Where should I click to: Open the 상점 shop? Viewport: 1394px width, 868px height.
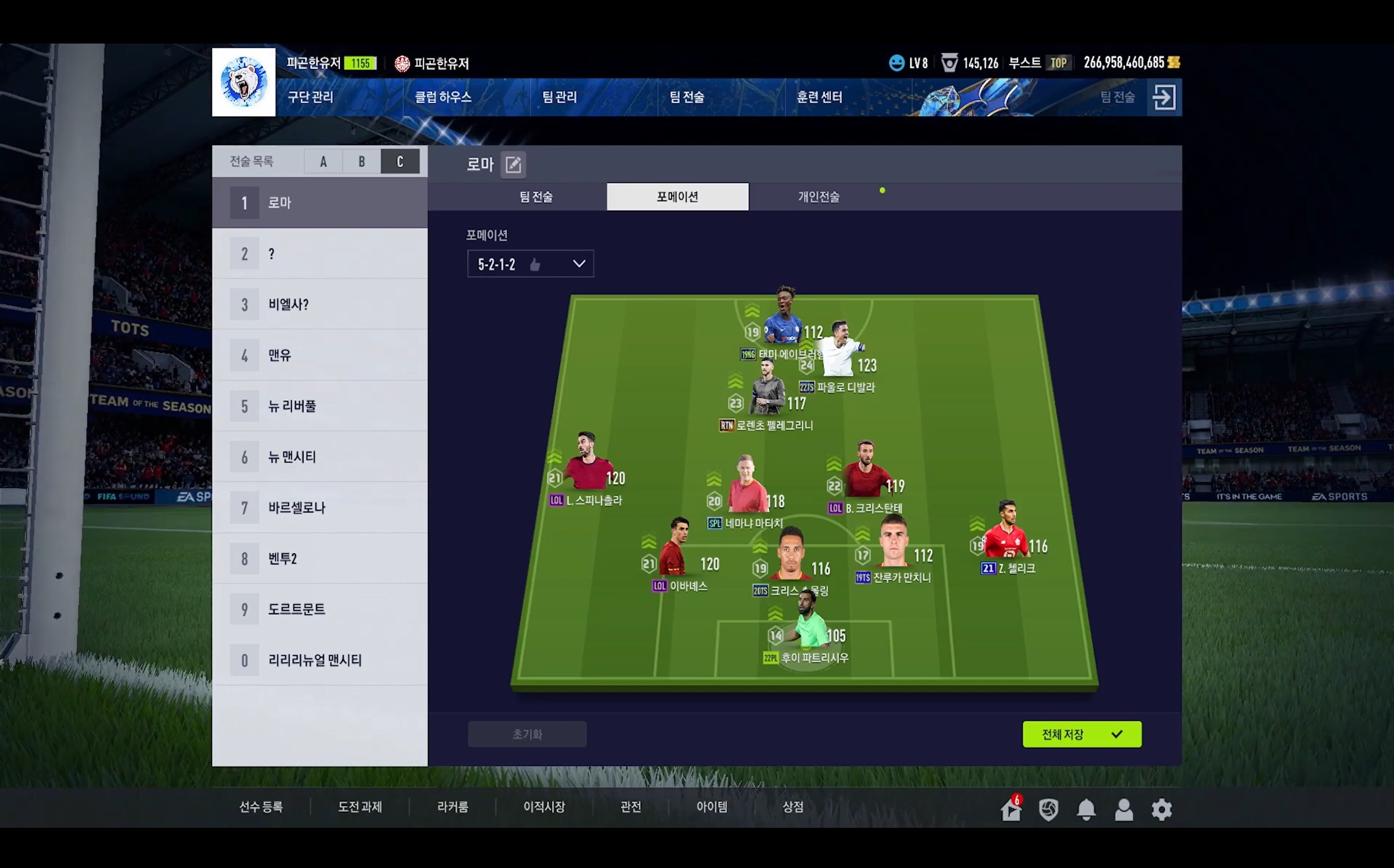[792, 807]
